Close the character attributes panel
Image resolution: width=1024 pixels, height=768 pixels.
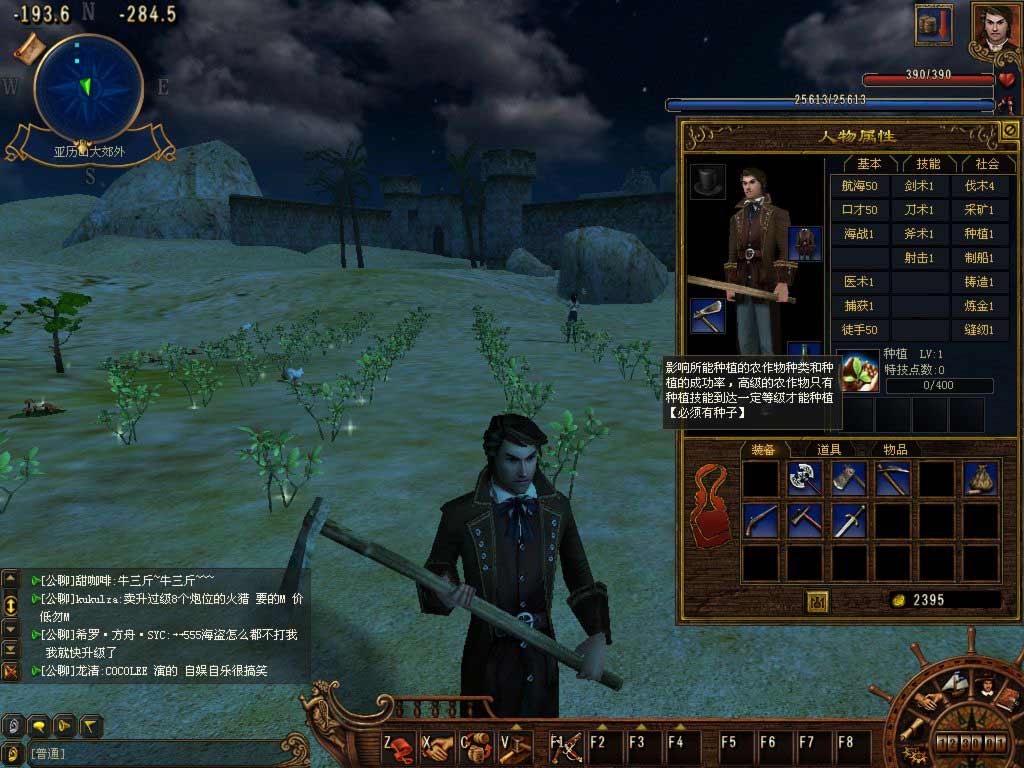pos(1008,130)
